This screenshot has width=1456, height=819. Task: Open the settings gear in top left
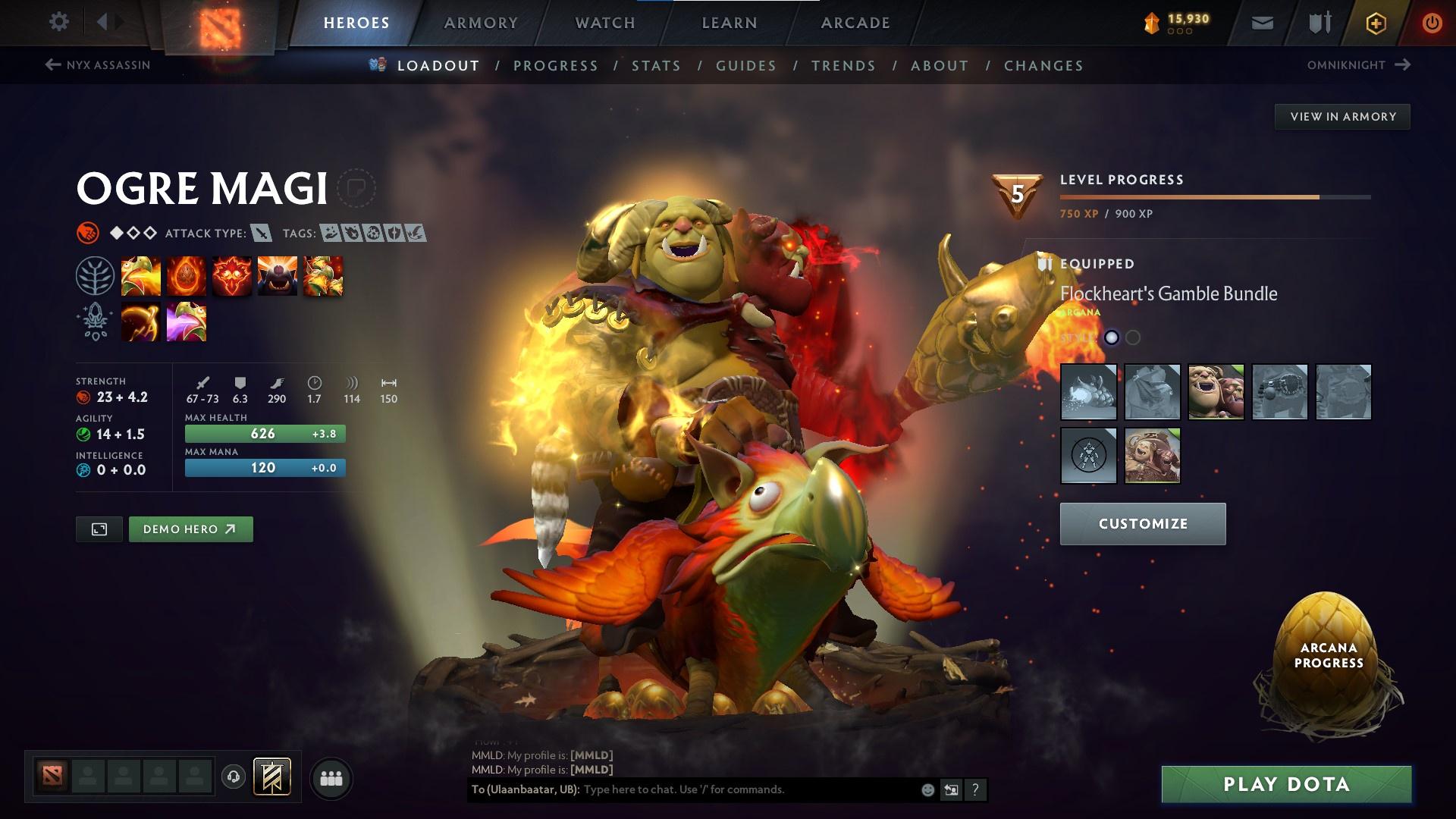[58, 22]
